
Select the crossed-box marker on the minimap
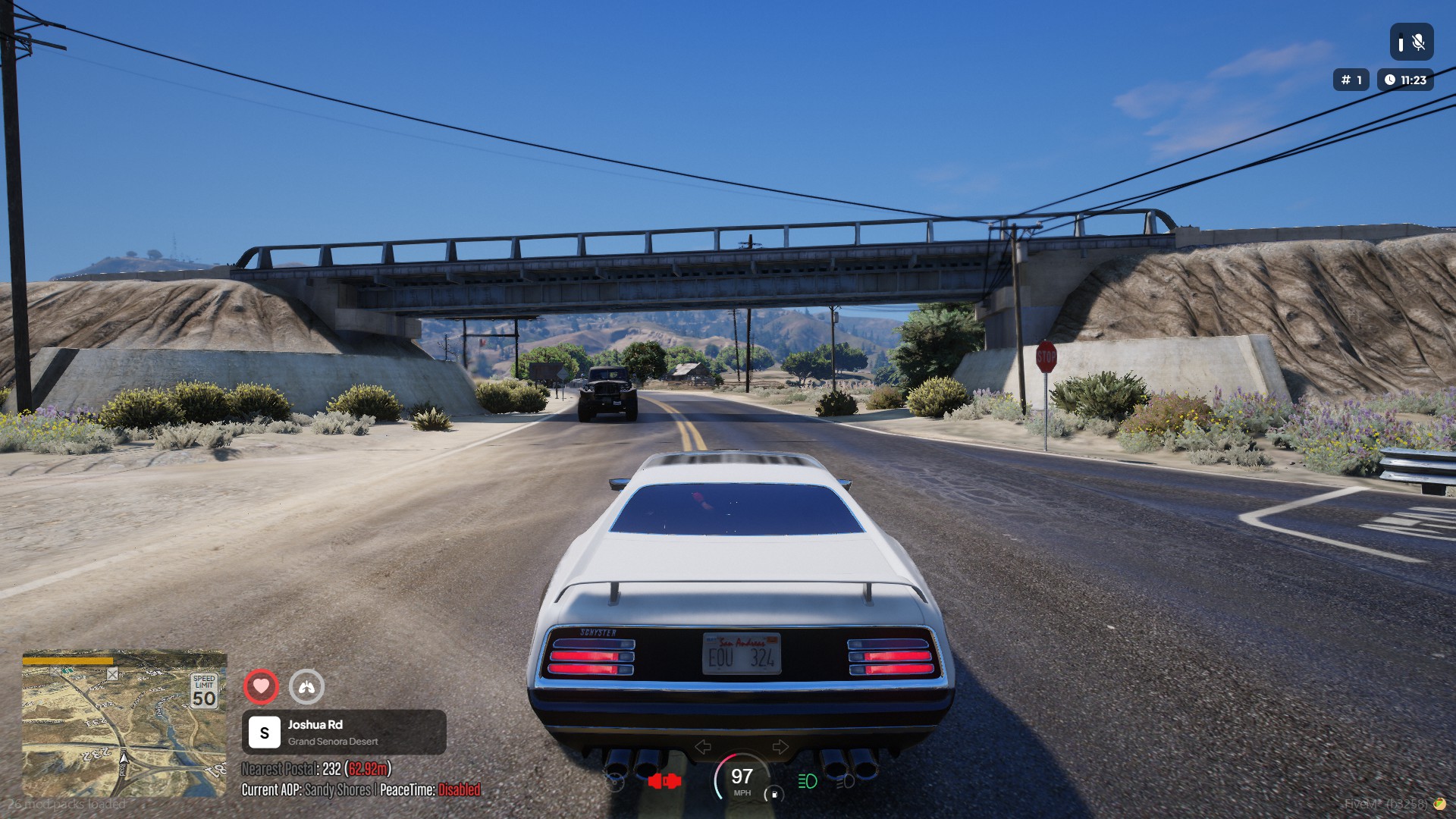pos(112,674)
